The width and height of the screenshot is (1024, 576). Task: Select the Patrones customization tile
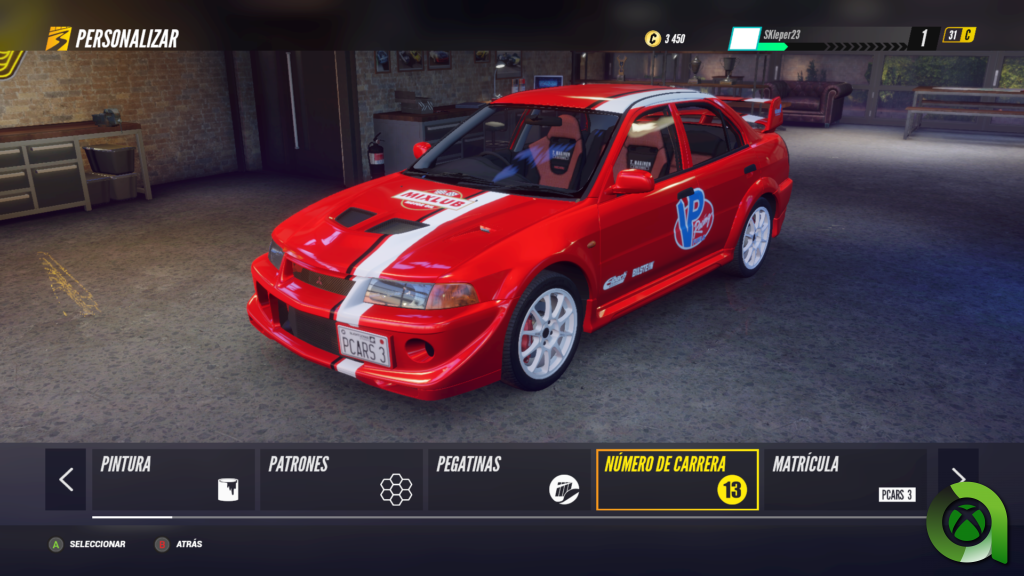[340, 479]
